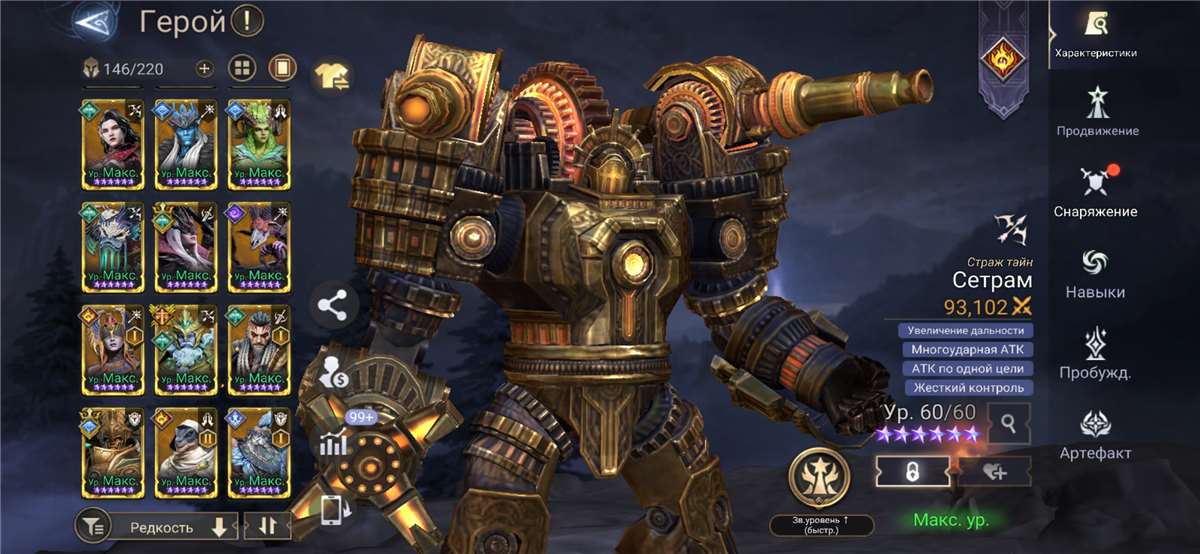
Task: Open the Редкость sorting dropdown
Action: point(170,527)
